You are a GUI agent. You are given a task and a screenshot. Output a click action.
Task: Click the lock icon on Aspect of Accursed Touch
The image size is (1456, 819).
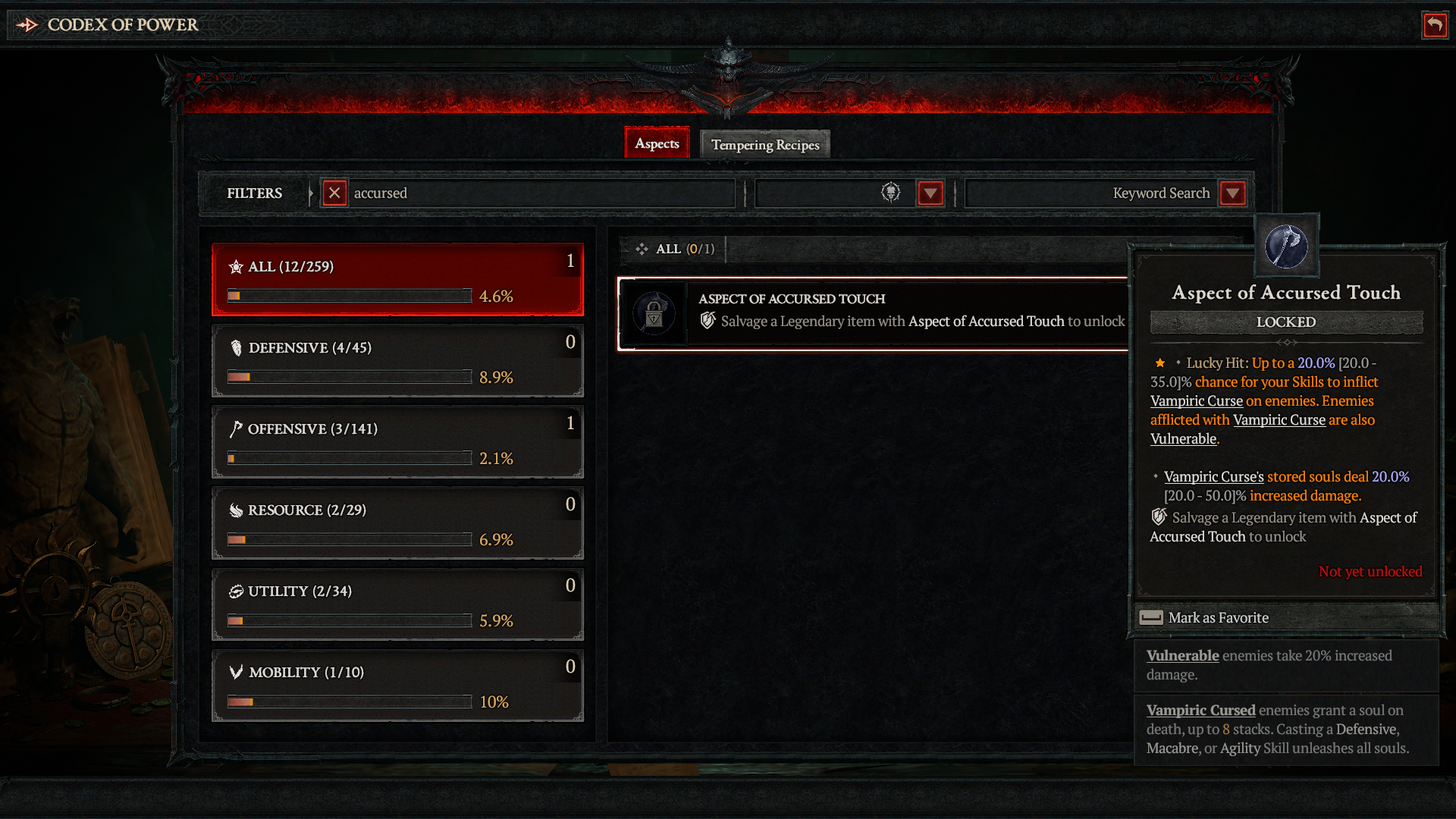653,313
